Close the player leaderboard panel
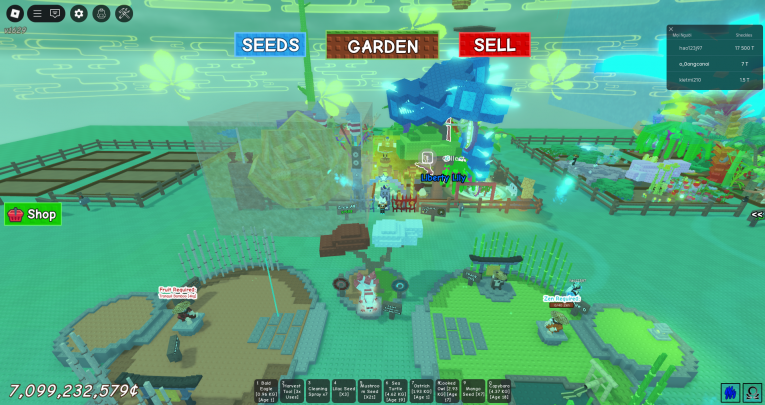 [x=671, y=30]
